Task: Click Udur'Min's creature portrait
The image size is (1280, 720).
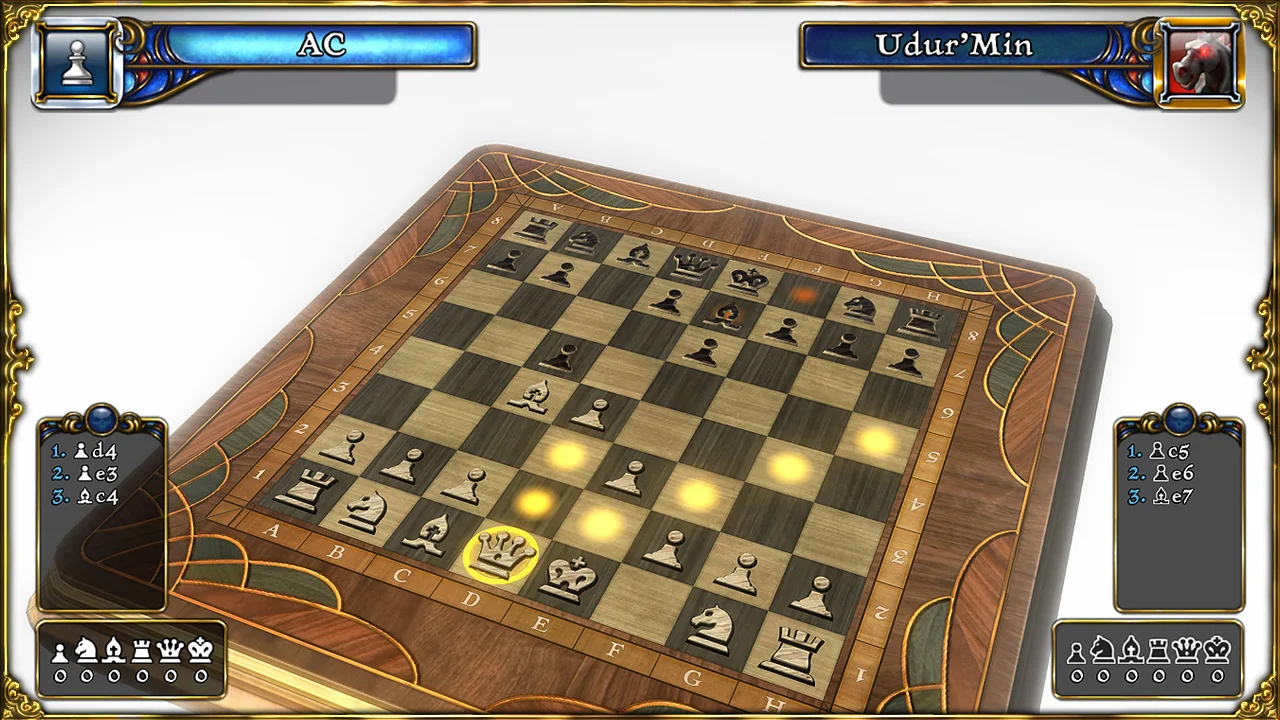Action: pos(1200,60)
